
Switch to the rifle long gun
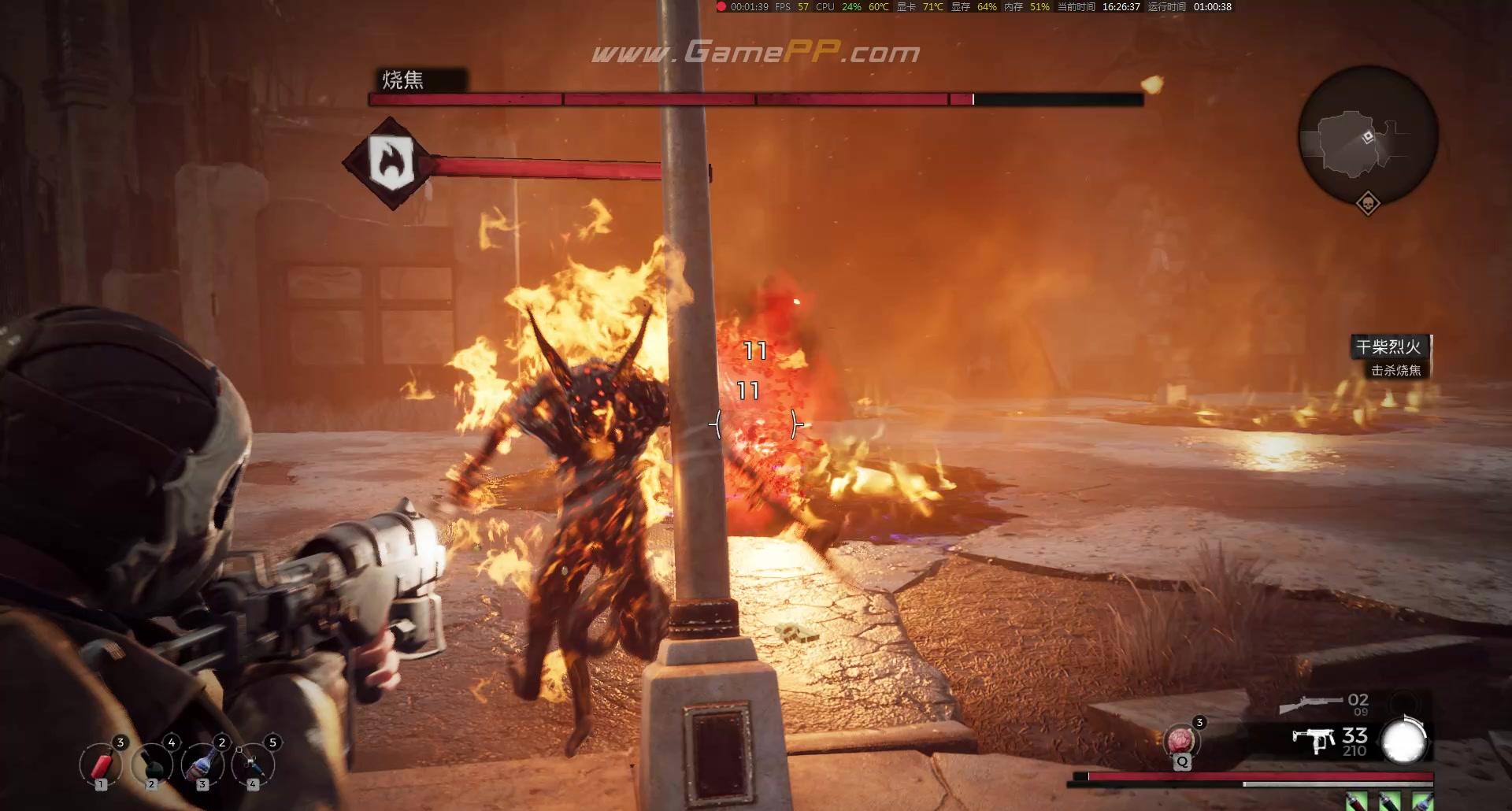coord(1310,702)
